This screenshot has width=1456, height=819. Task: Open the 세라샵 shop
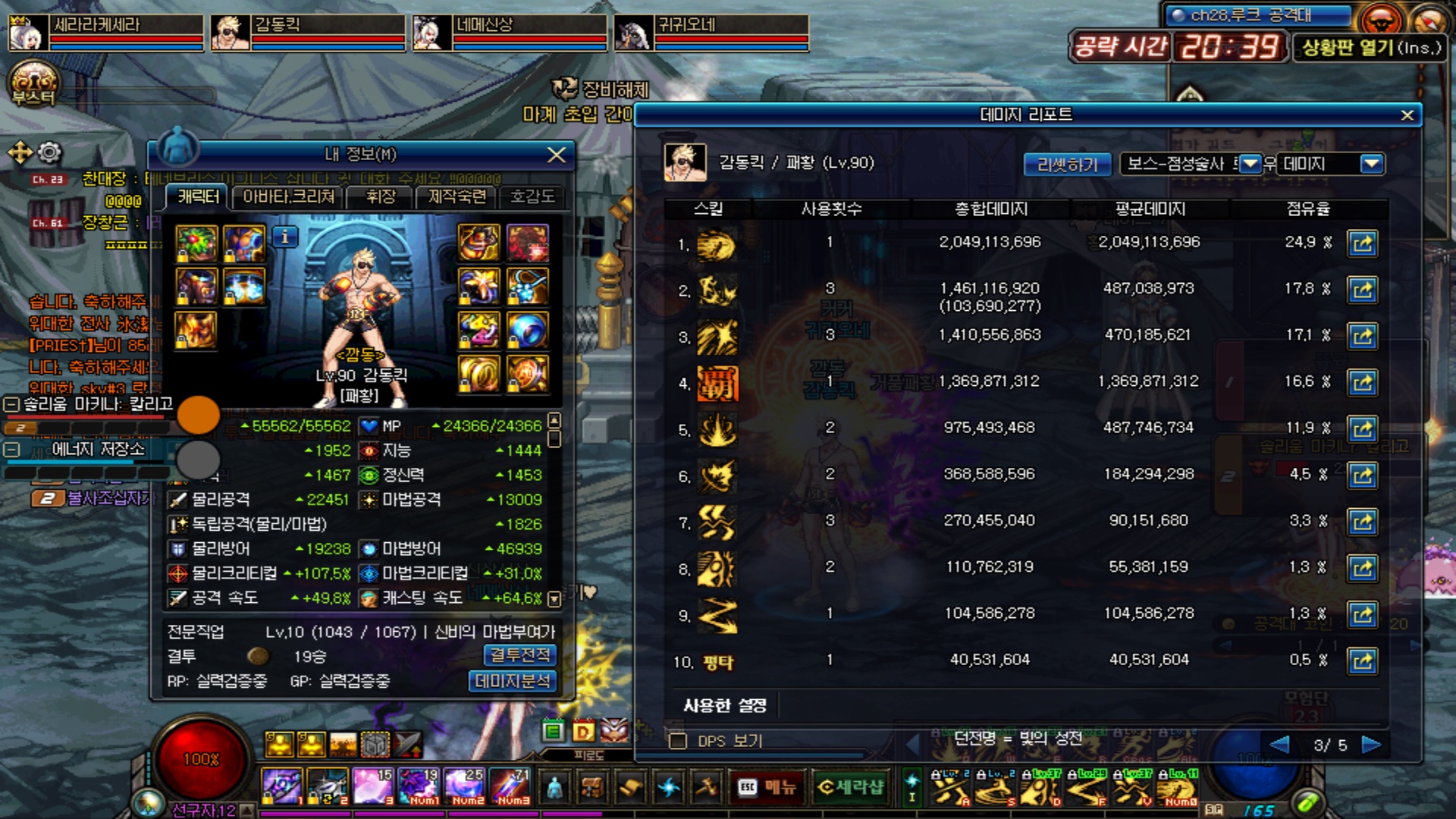click(x=851, y=788)
